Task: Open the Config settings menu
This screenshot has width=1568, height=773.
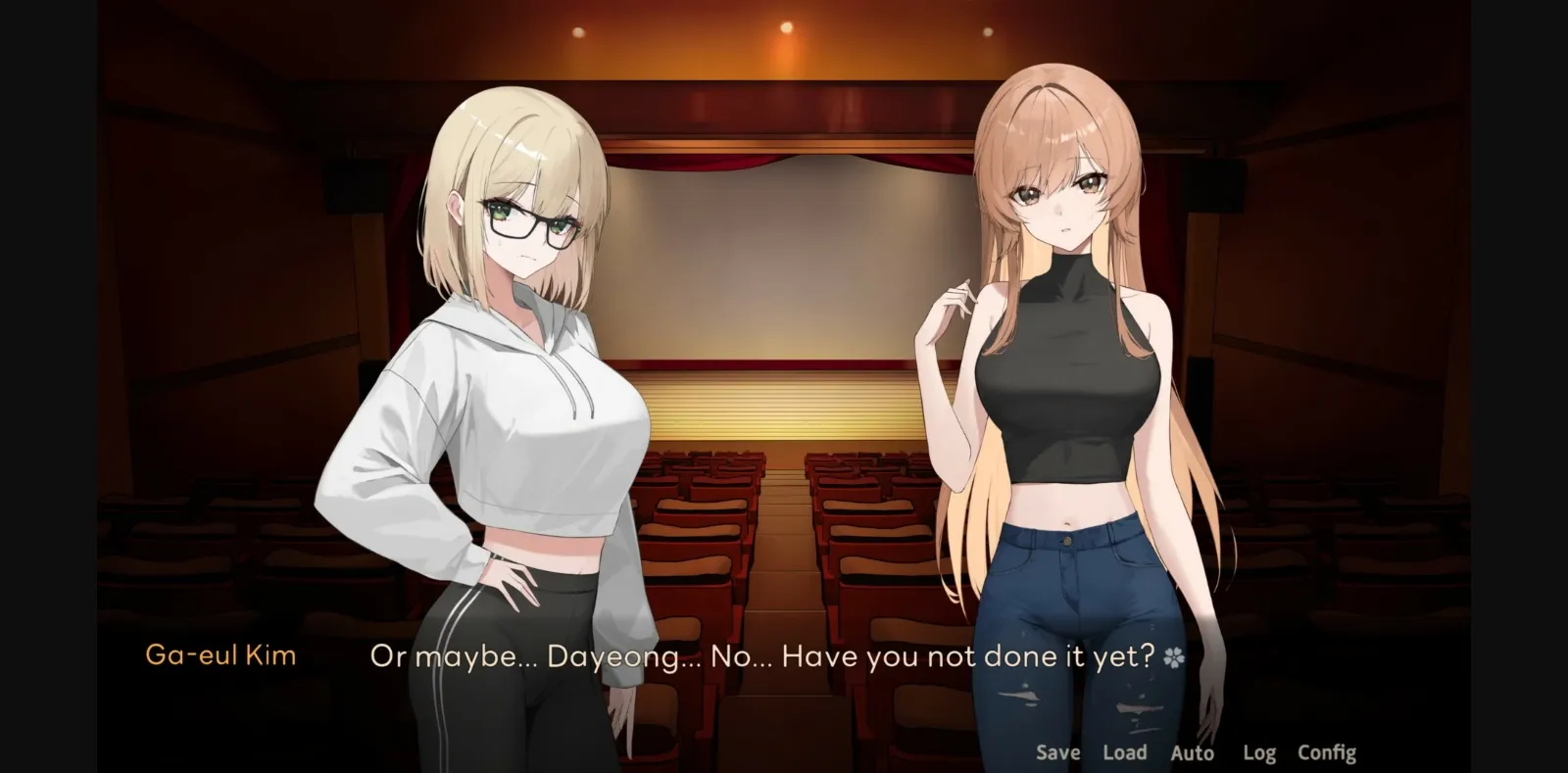Action: [1327, 752]
